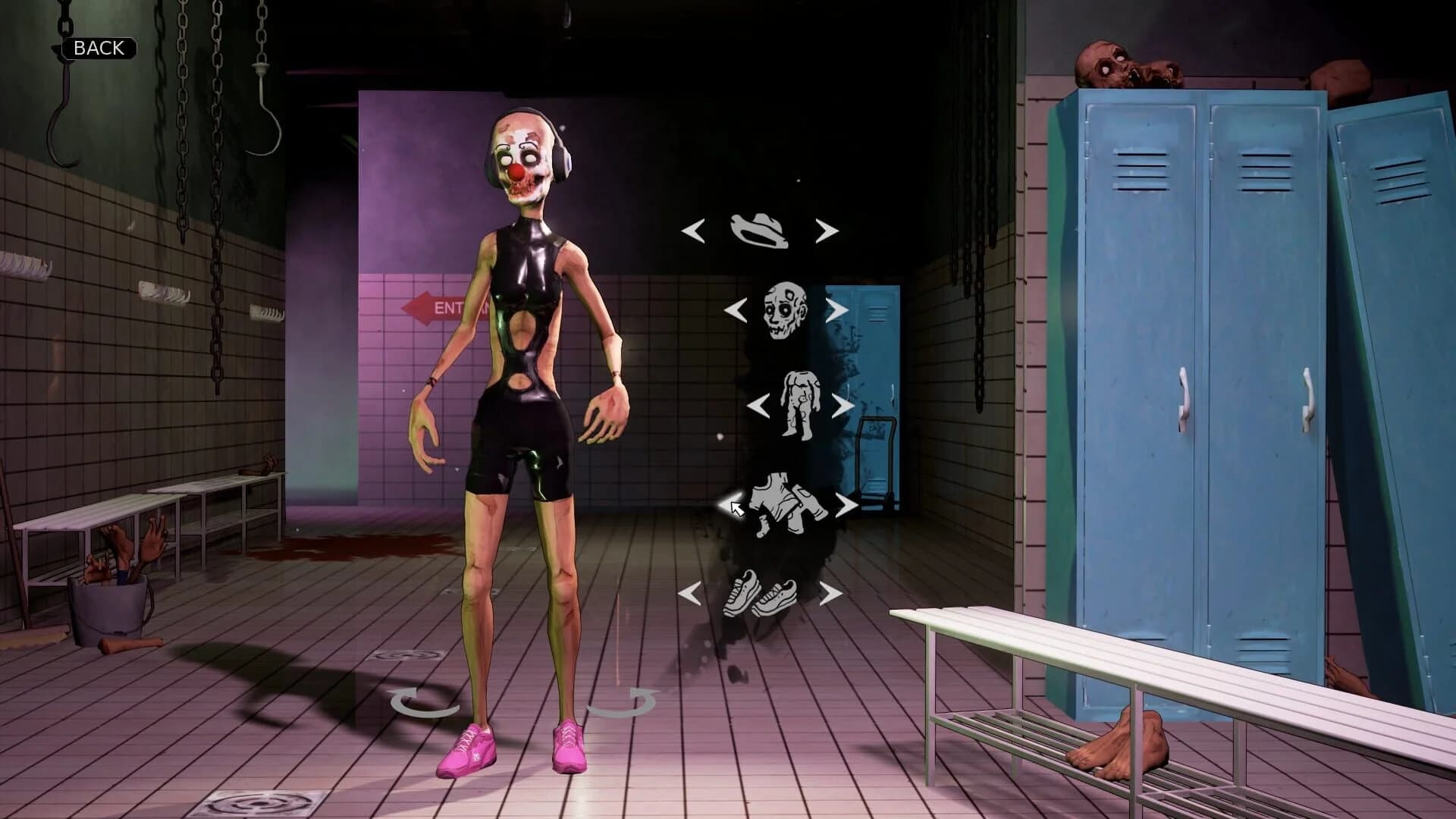Image resolution: width=1456 pixels, height=819 pixels.
Task: Advance to the next head style
Action: pyautogui.click(x=838, y=309)
